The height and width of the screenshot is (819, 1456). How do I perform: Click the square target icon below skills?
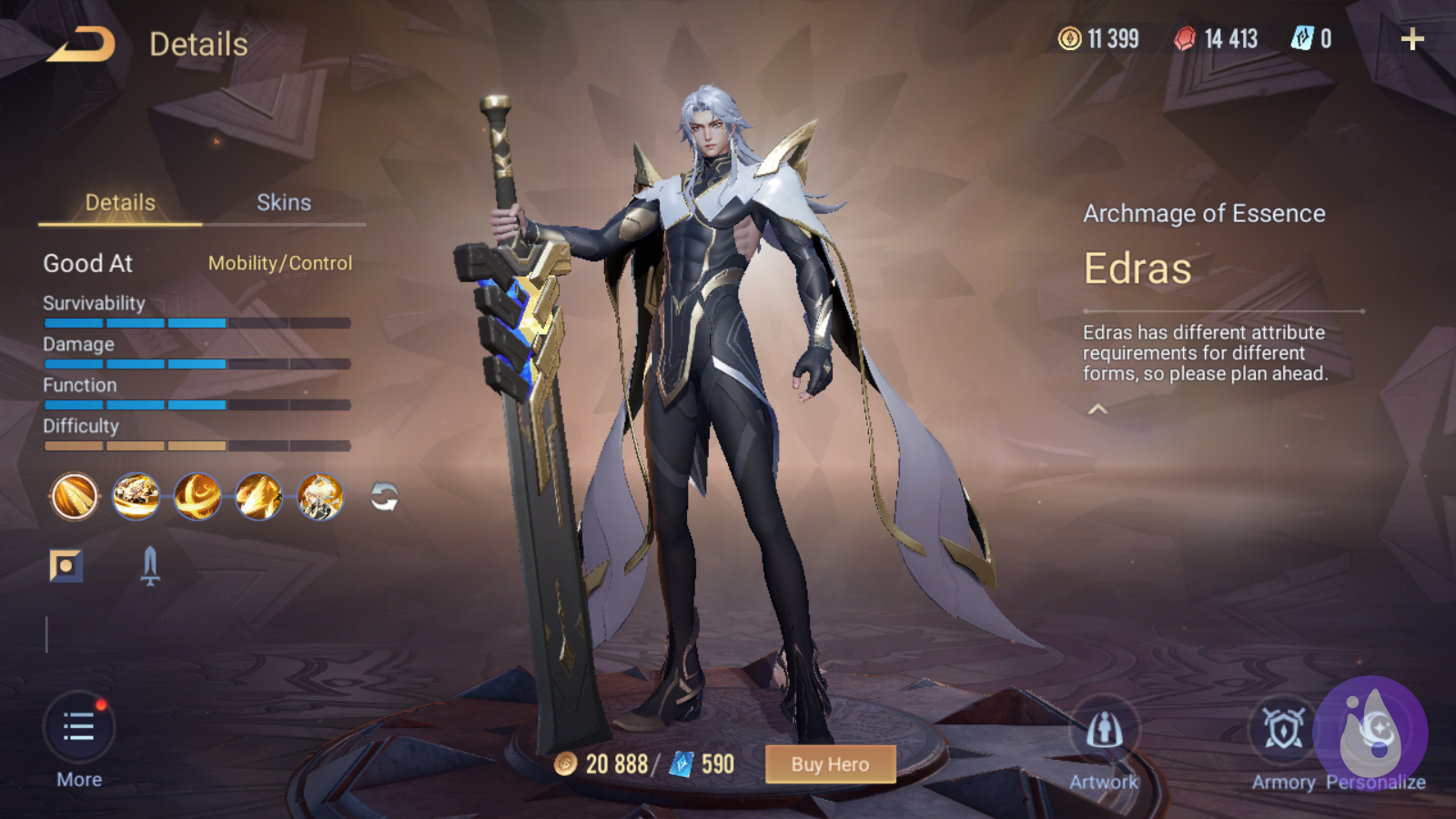point(66,566)
